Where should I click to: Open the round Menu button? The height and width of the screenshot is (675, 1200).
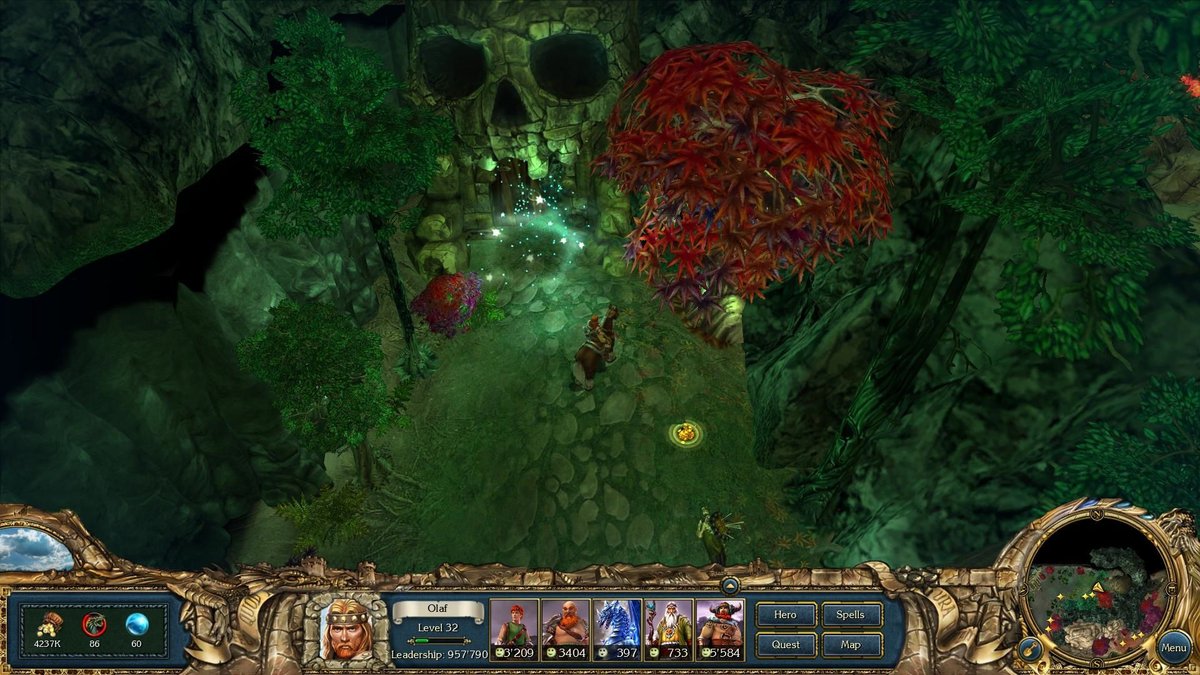[1174, 647]
